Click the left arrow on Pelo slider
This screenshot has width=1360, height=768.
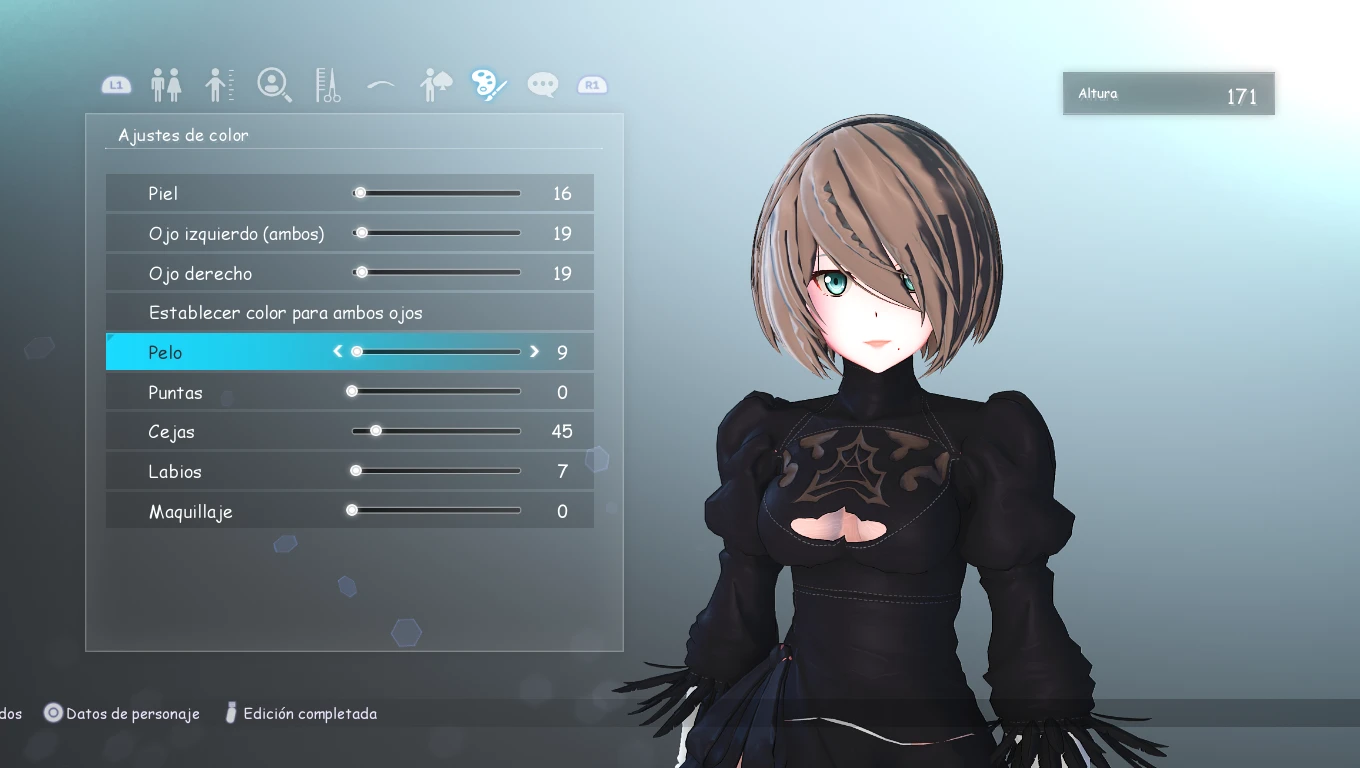(338, 351)
